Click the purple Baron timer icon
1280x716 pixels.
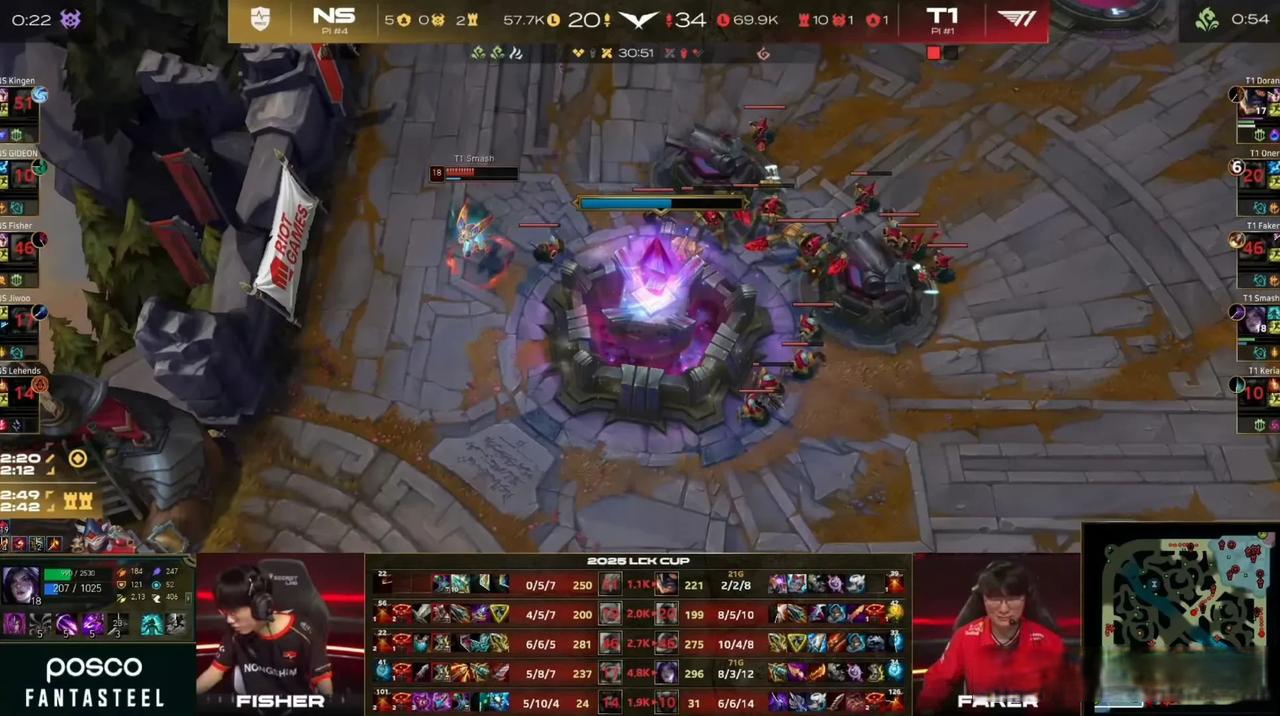(71, 19)
